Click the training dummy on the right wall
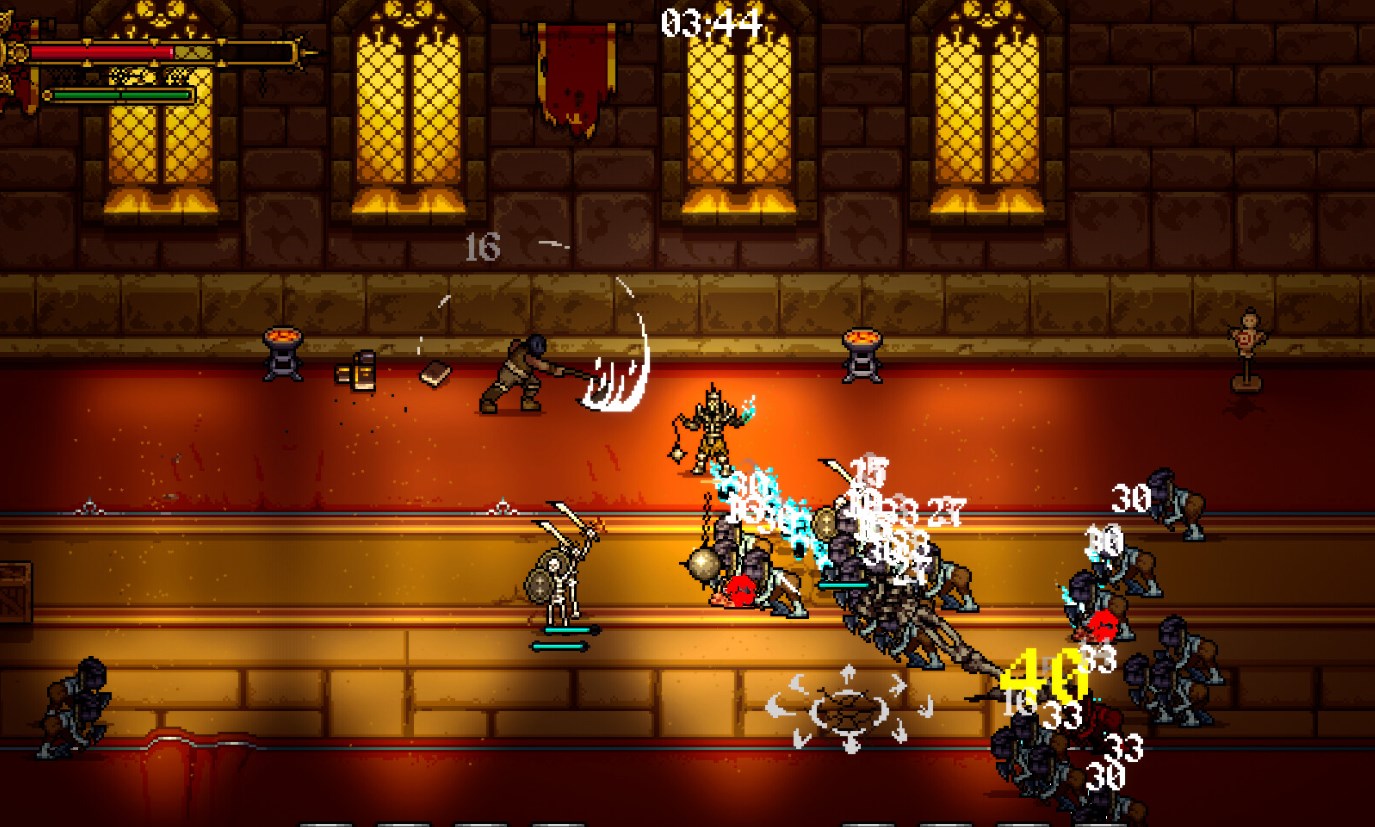The height and width of the screenshot is (827, 1375). [x=1245, y=340]
